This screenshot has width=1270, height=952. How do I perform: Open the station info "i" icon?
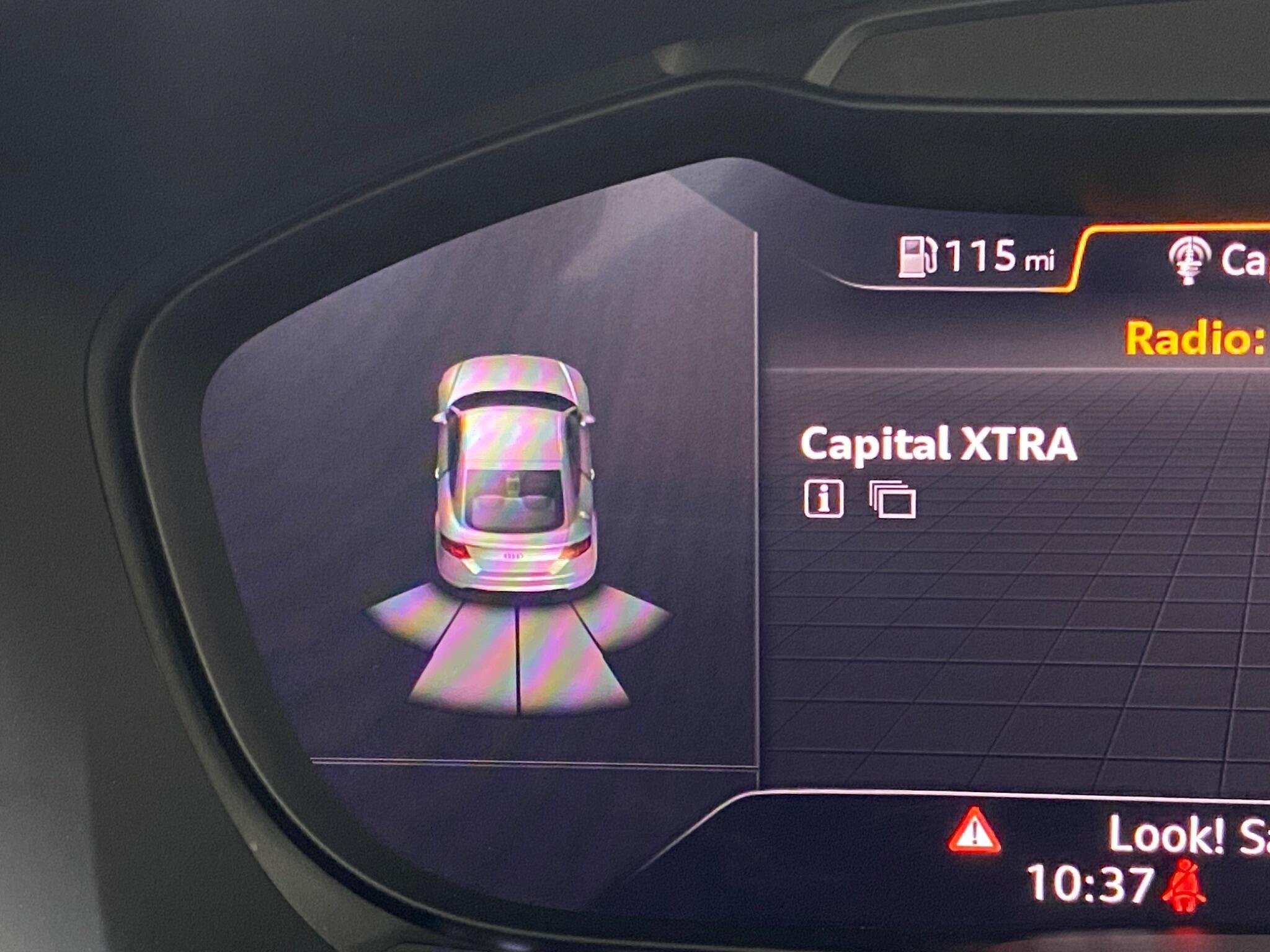click(824, 498)
